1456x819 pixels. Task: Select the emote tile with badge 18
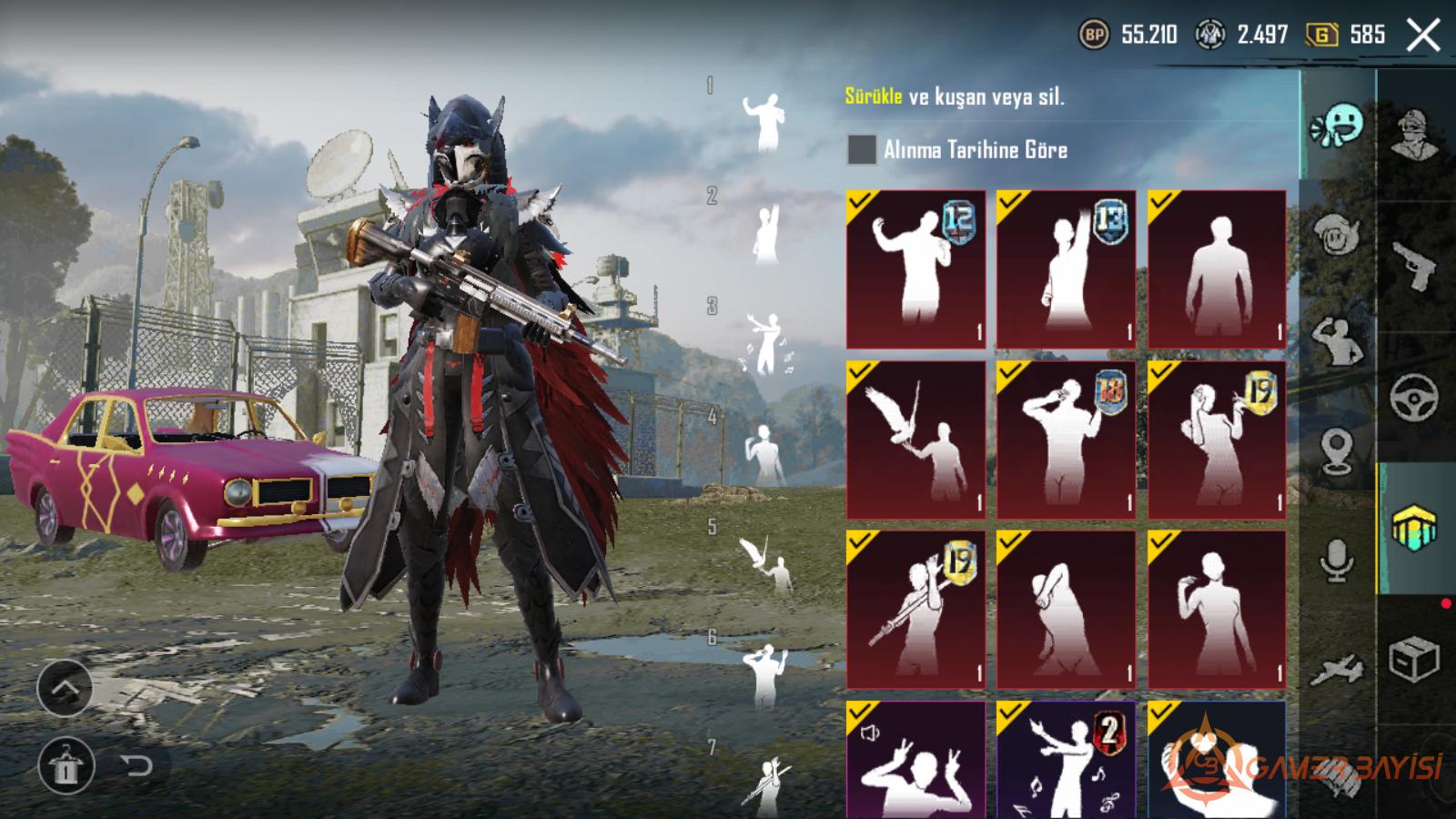click(x=1066, y=440)
